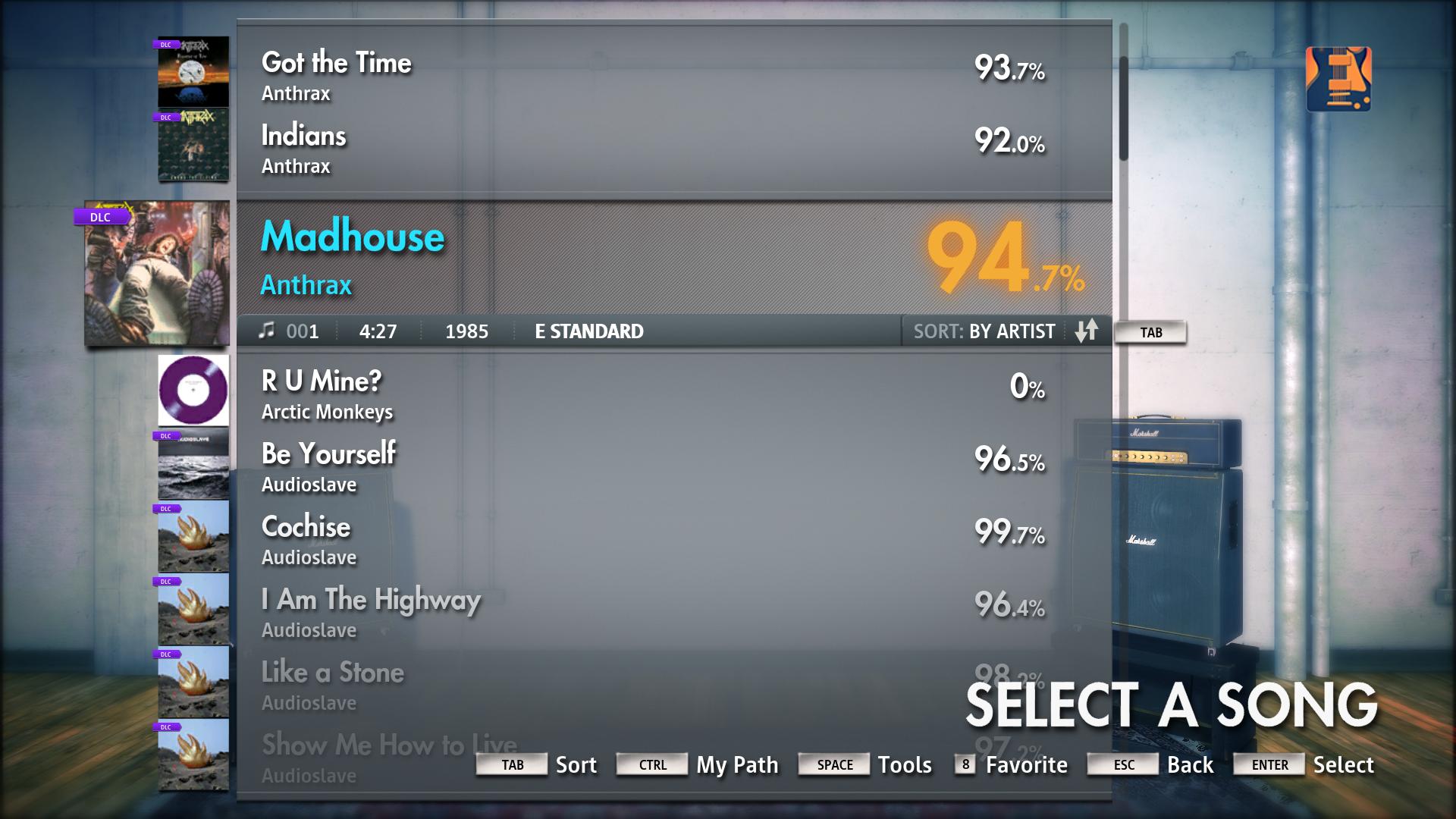1456x819 pixels.
Task: Click the TAB key icon next to the sort bar
Action: [1150, 331]
